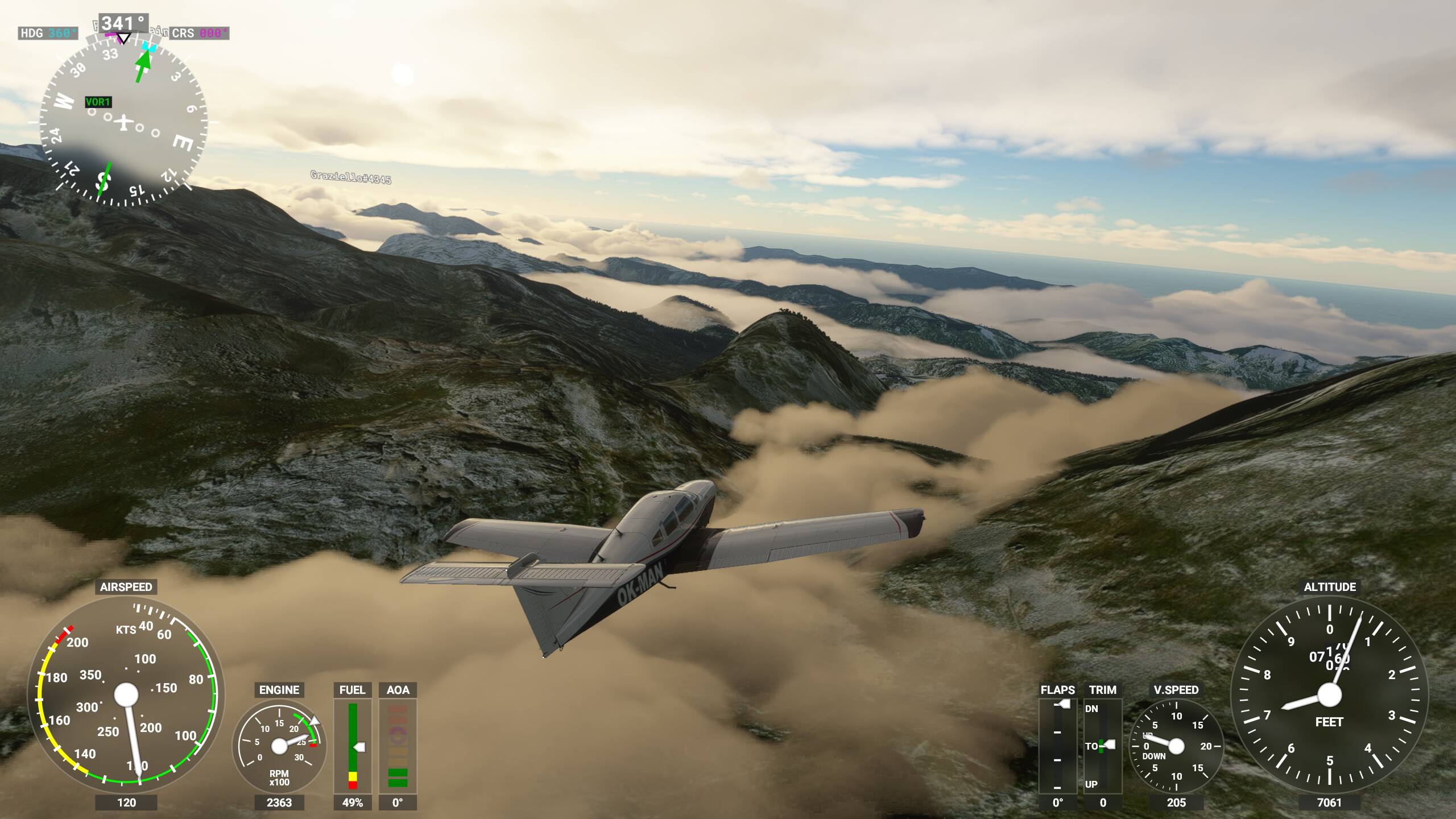1456x819 pixels.
Task: Click the TRIM position indicator
Action: pyautogui.click(x=1102, y=745)
